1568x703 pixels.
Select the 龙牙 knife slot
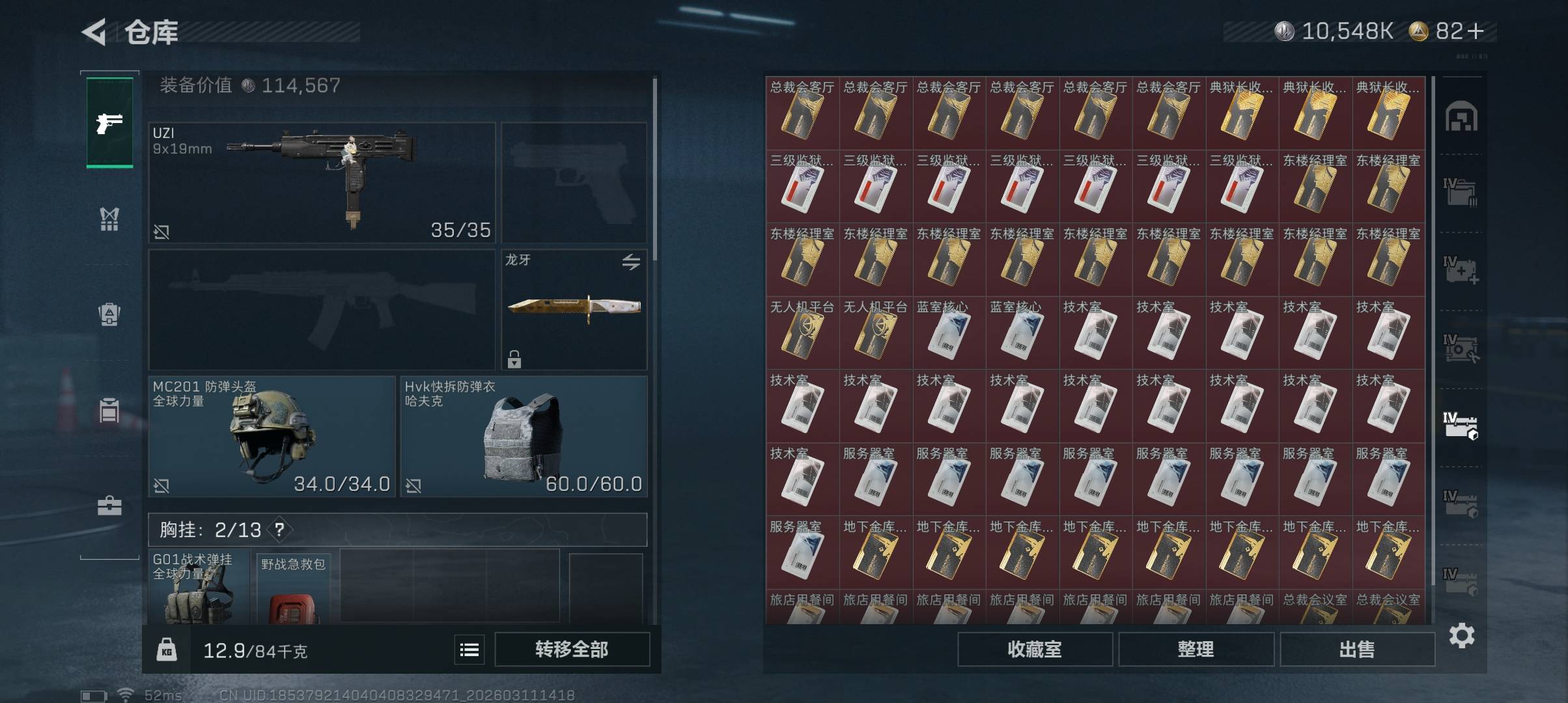pos(574,309)
